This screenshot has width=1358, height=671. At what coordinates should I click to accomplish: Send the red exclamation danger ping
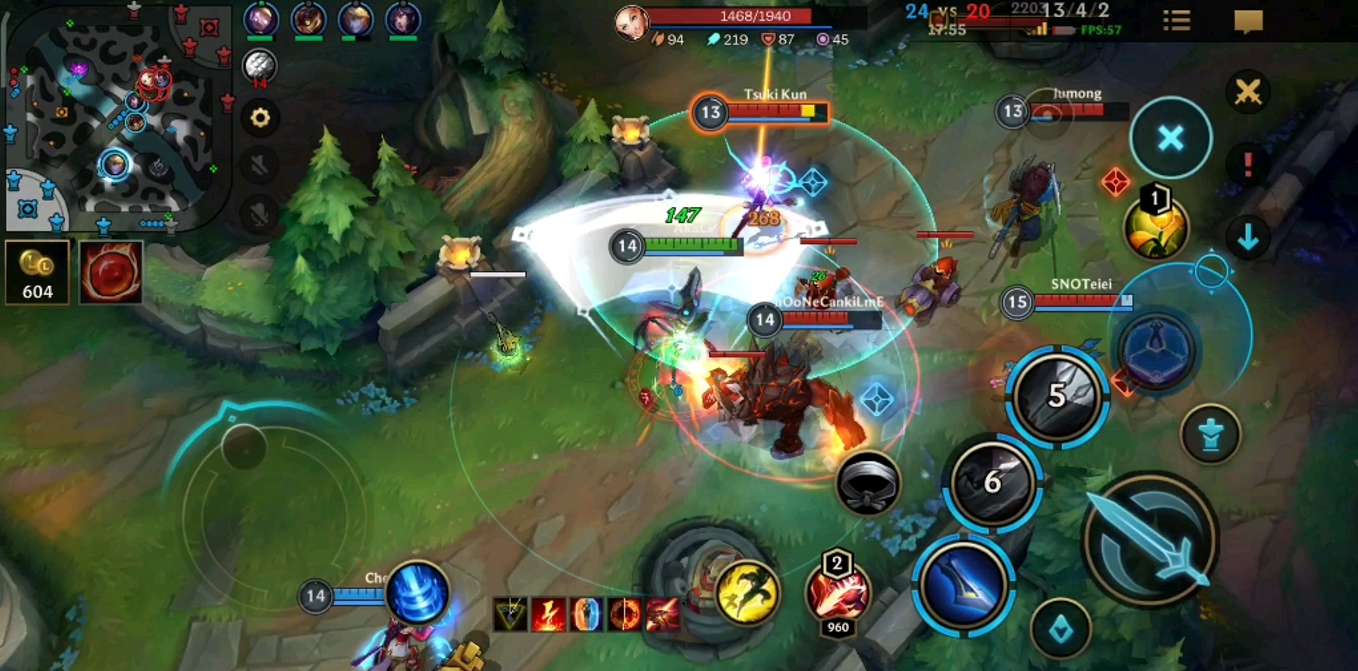point(1247,164)
